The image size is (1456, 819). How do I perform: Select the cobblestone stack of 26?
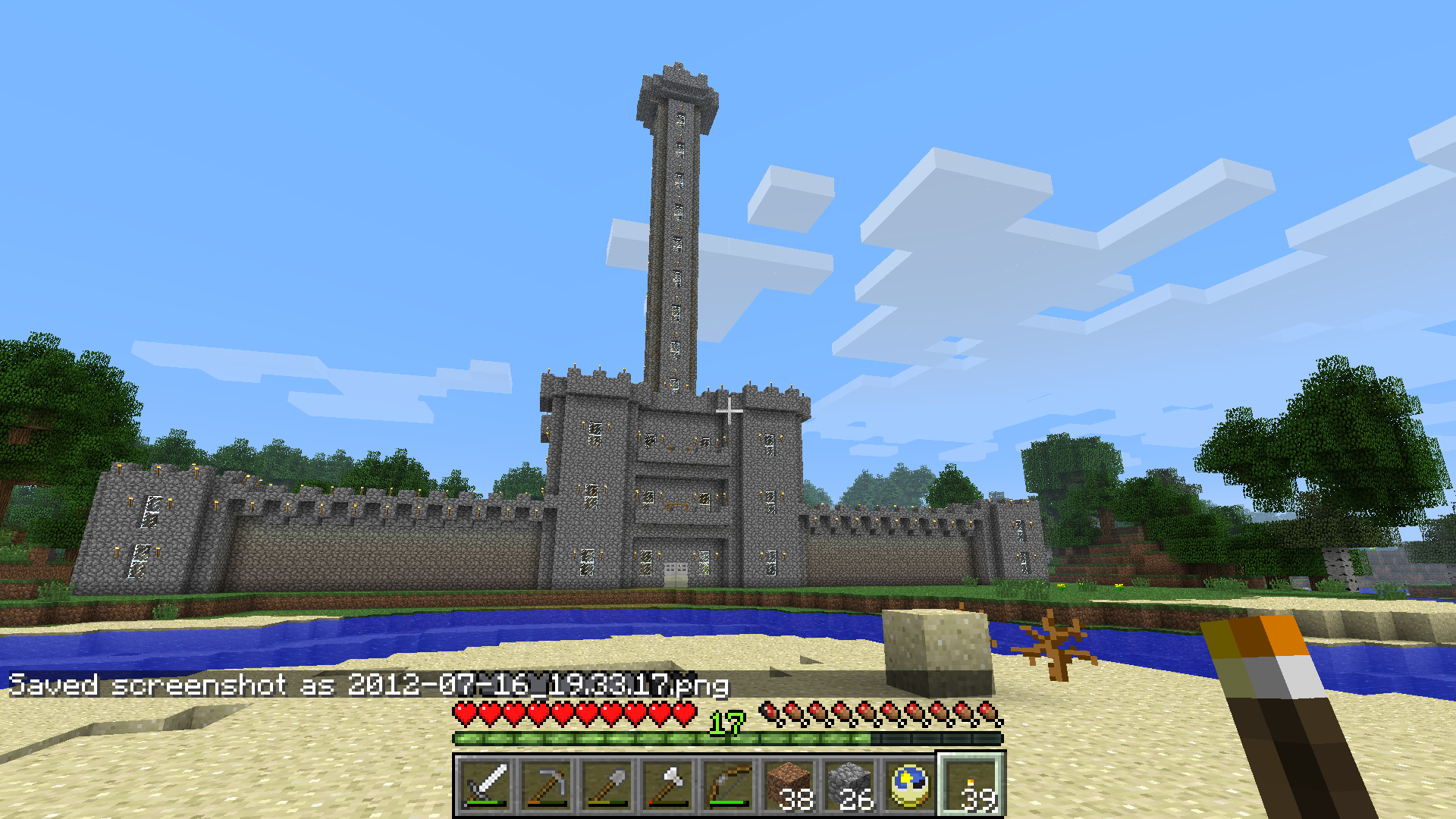[x=849, y=786]
